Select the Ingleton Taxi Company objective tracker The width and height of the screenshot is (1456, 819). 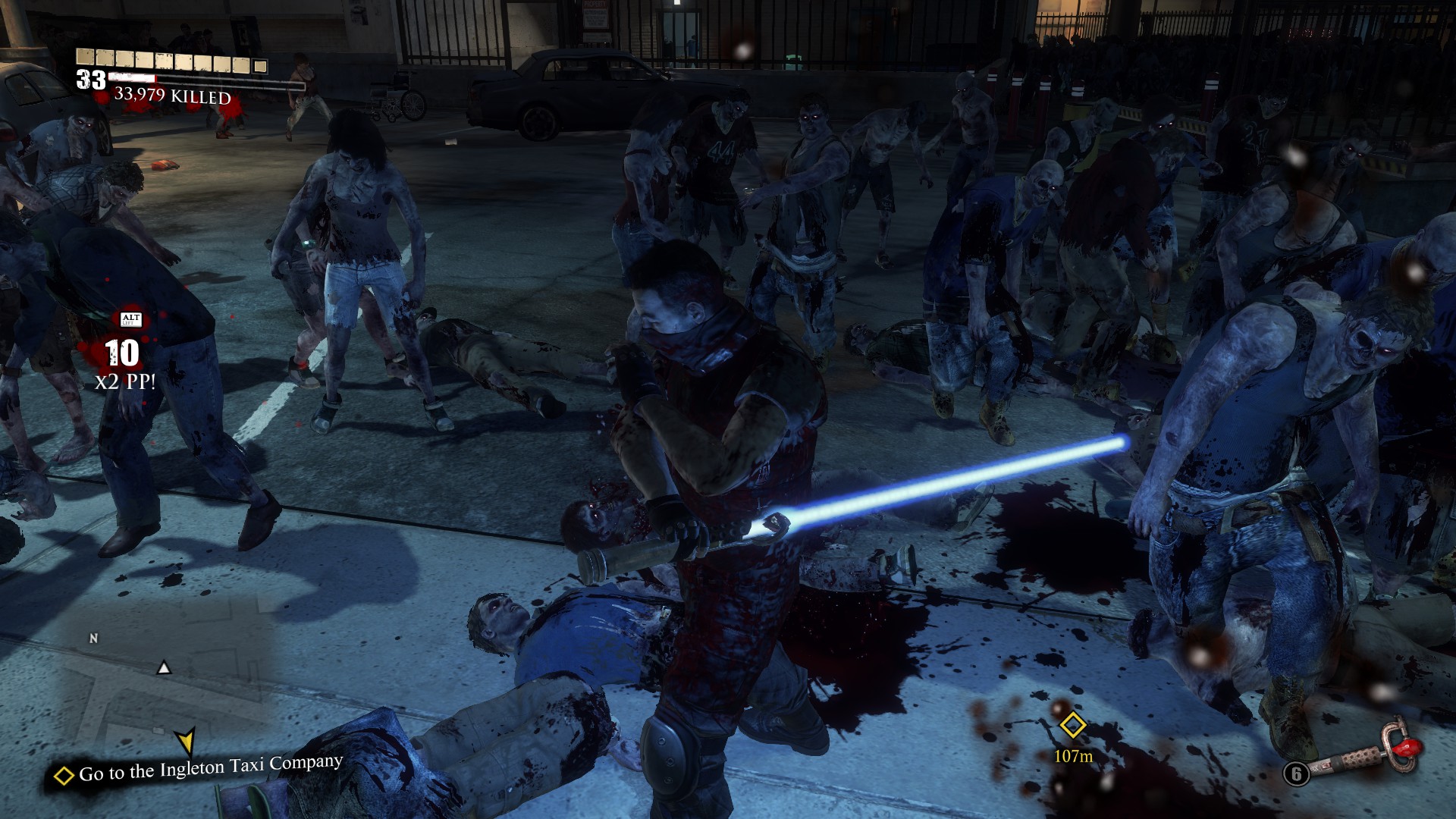[x=200, y=770]
